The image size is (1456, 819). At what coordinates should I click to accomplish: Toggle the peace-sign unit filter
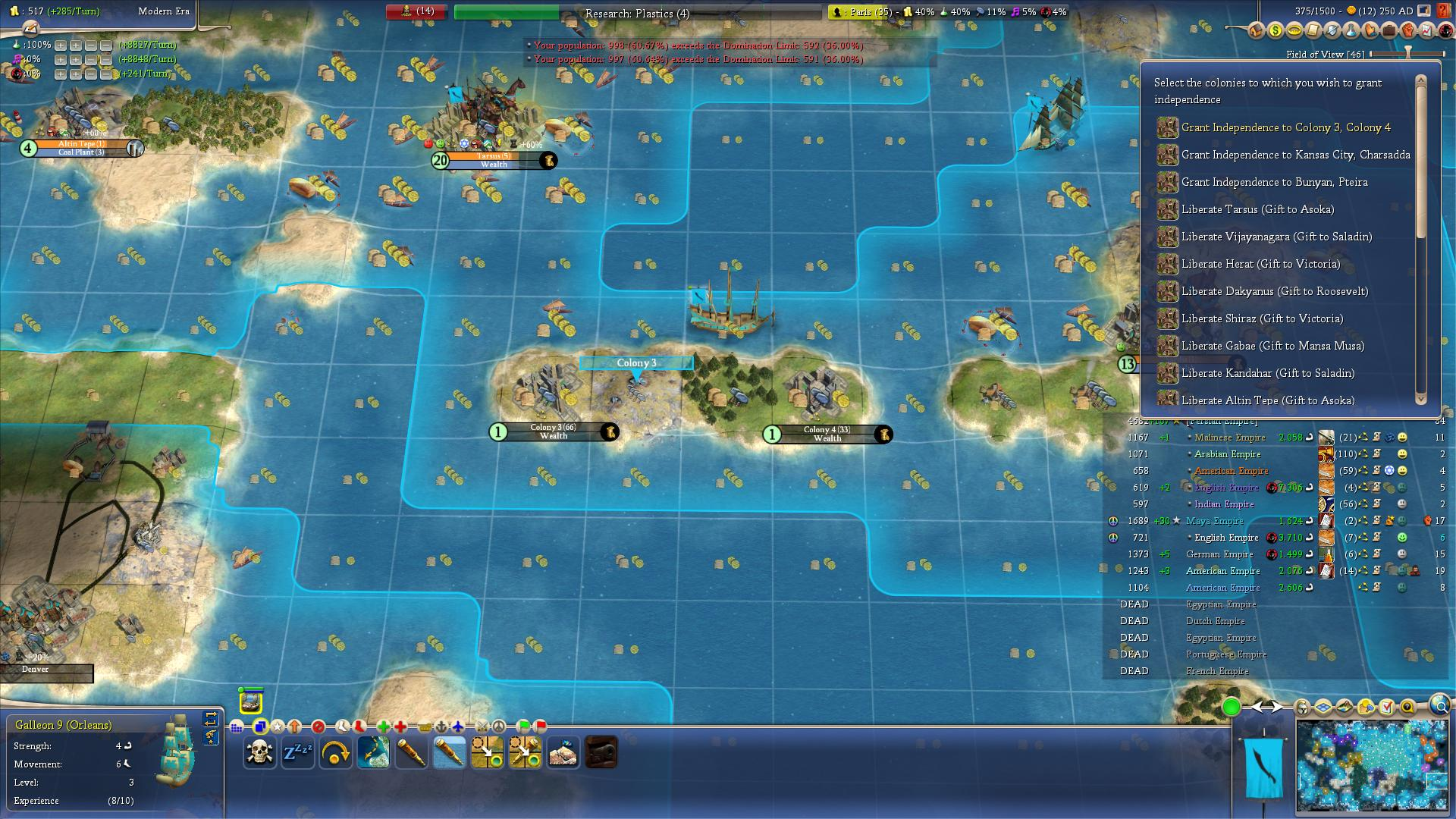499,726
